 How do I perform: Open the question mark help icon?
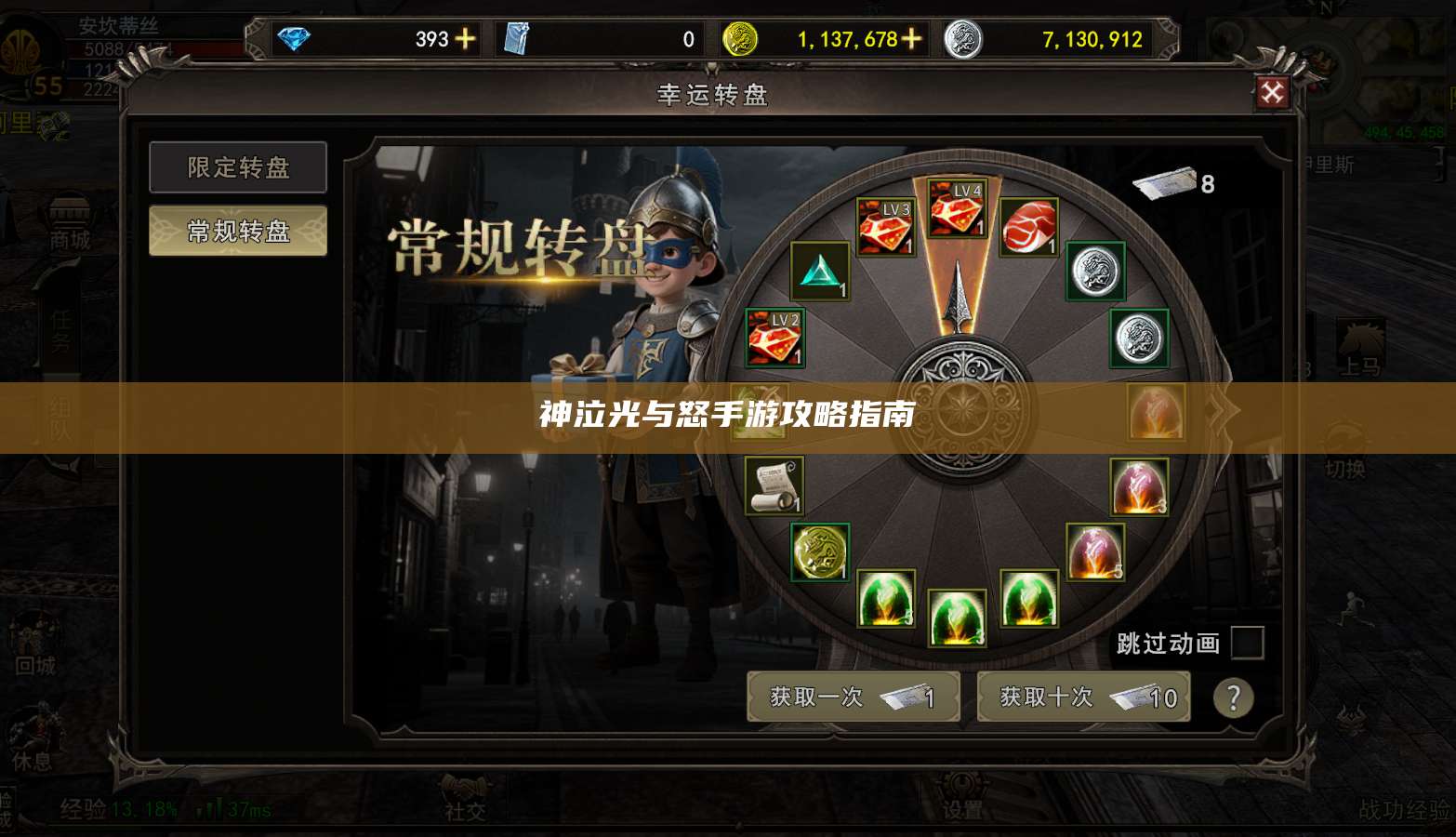tap(1233, 697)
